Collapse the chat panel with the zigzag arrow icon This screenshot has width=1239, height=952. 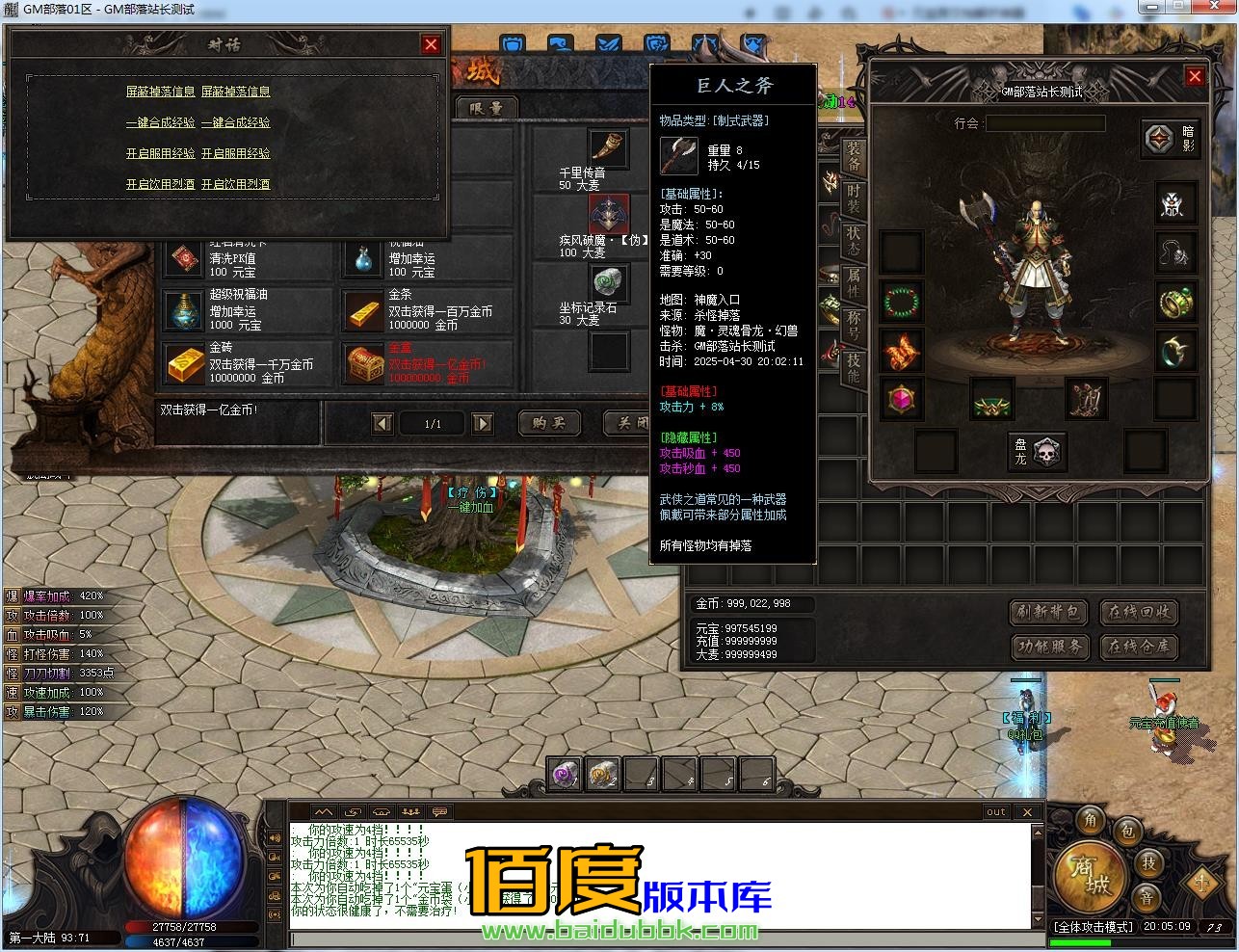(324, 812)
